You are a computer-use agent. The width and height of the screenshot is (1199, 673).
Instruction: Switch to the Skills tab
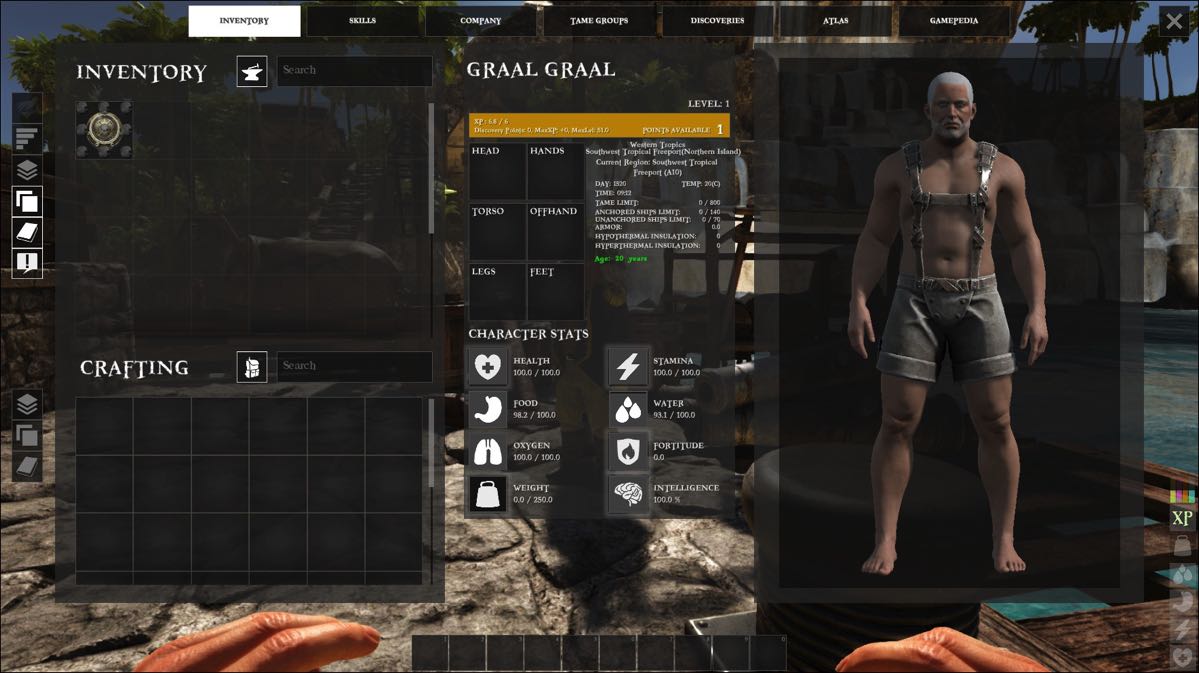coord(362,21)
